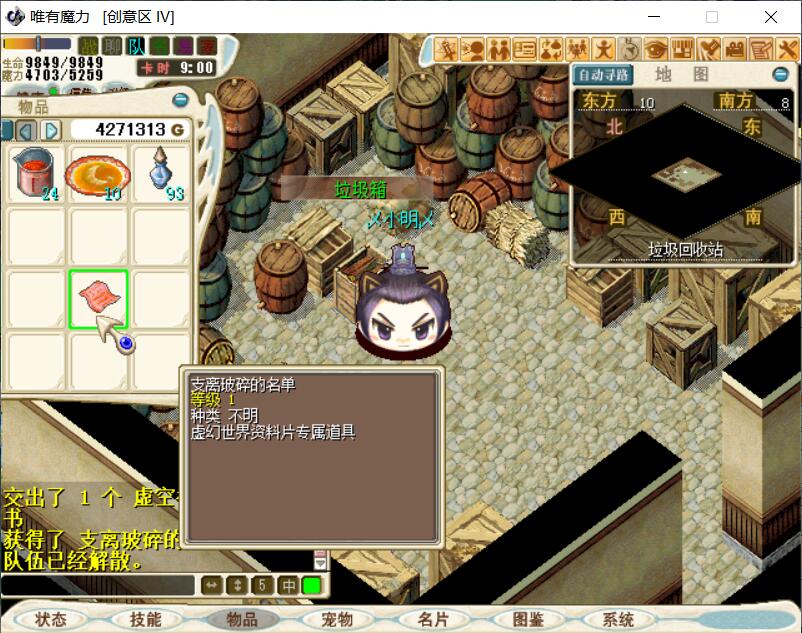Screen dimensions: 802x633
Task: Minimize the 地图 map panel
Action: tap(781, 74)
